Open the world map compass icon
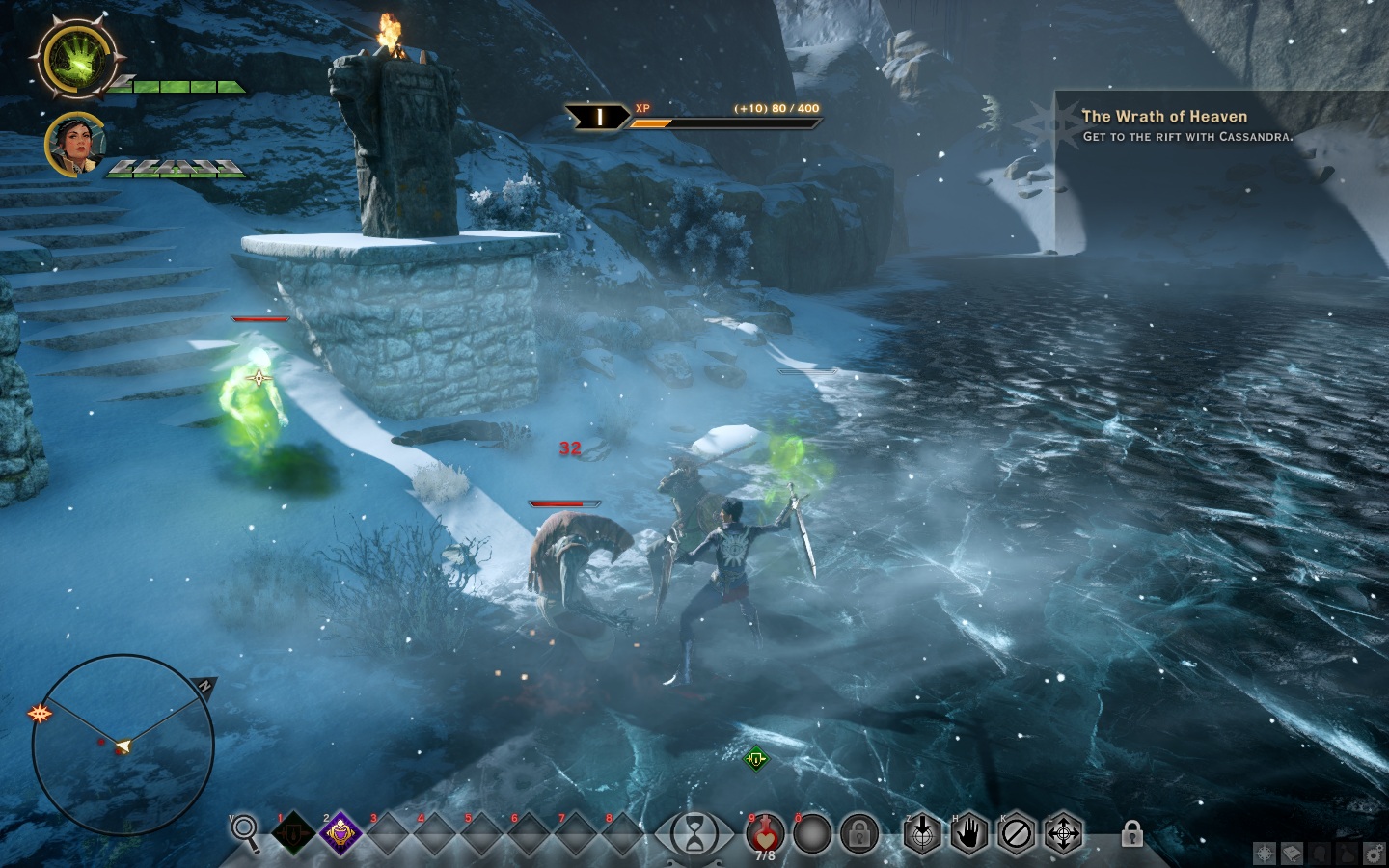 coord(1265,854)
